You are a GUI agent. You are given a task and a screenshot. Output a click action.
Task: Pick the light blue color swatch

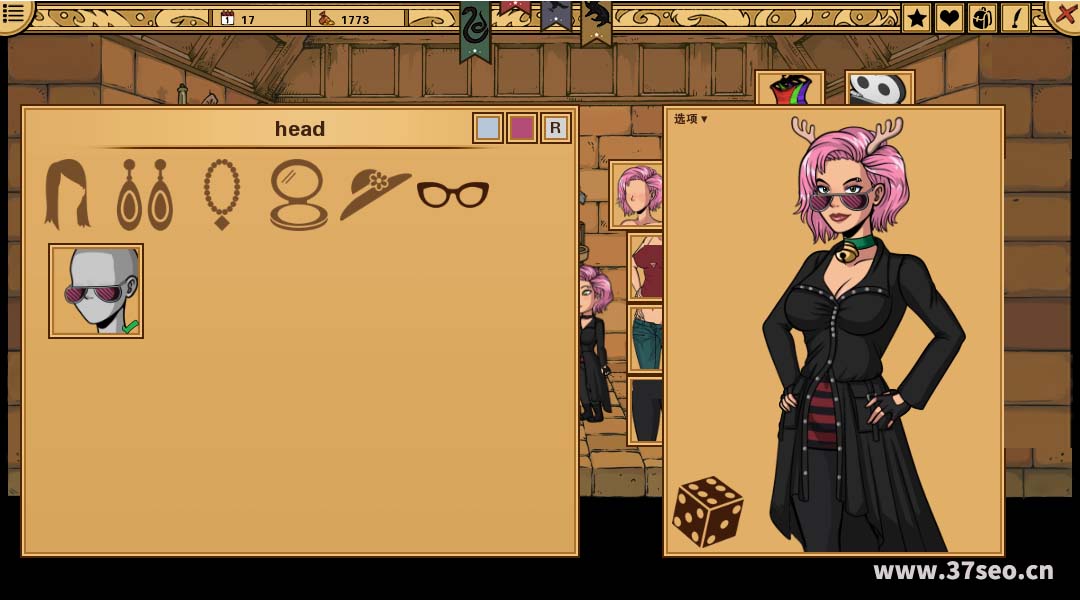[x=488, y=128]
